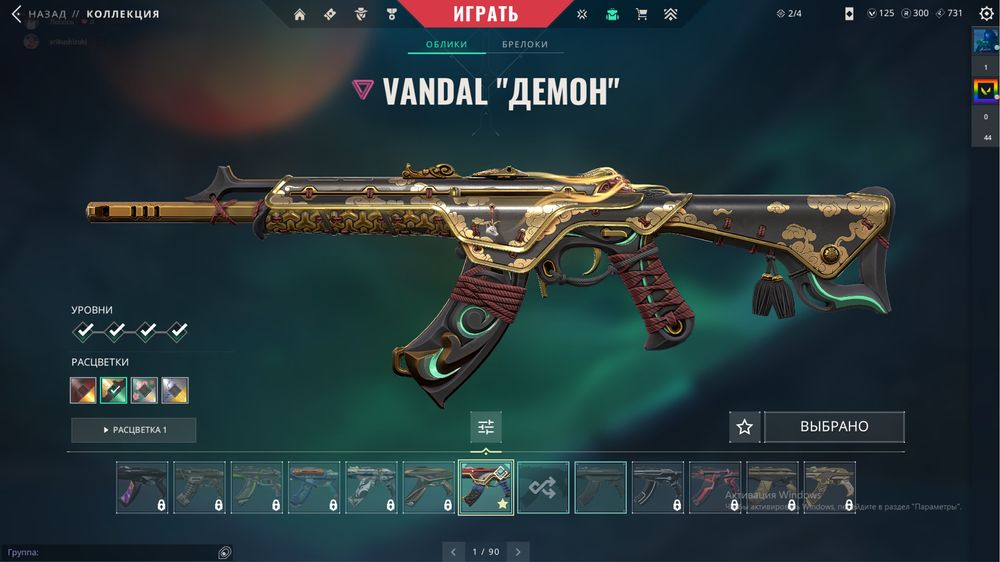Viewport: 1000px width, 562px height.
Task: Go to the next skin page arrow
Action: coord(518,551)
